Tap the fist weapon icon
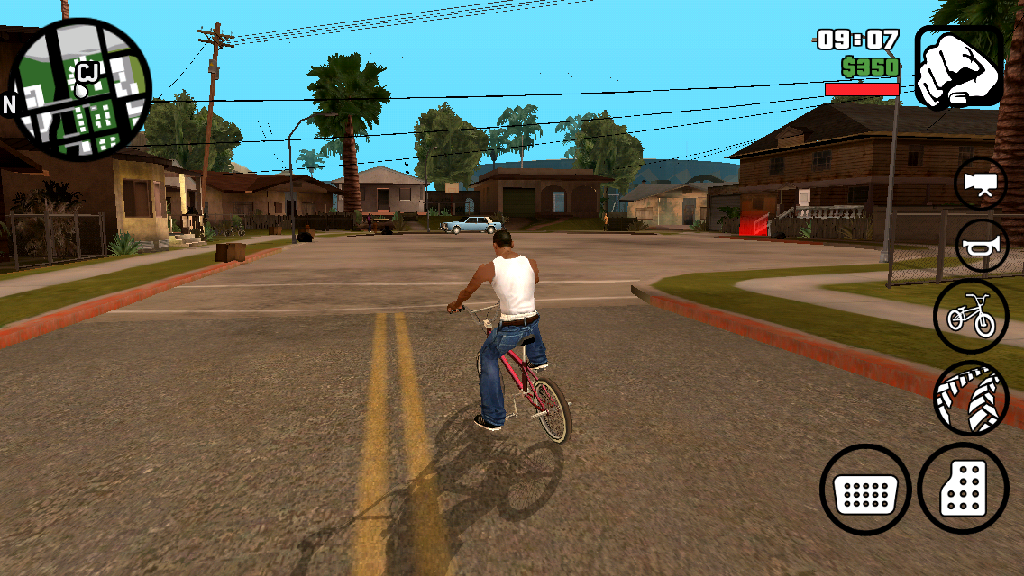 [x=958, y=67]
